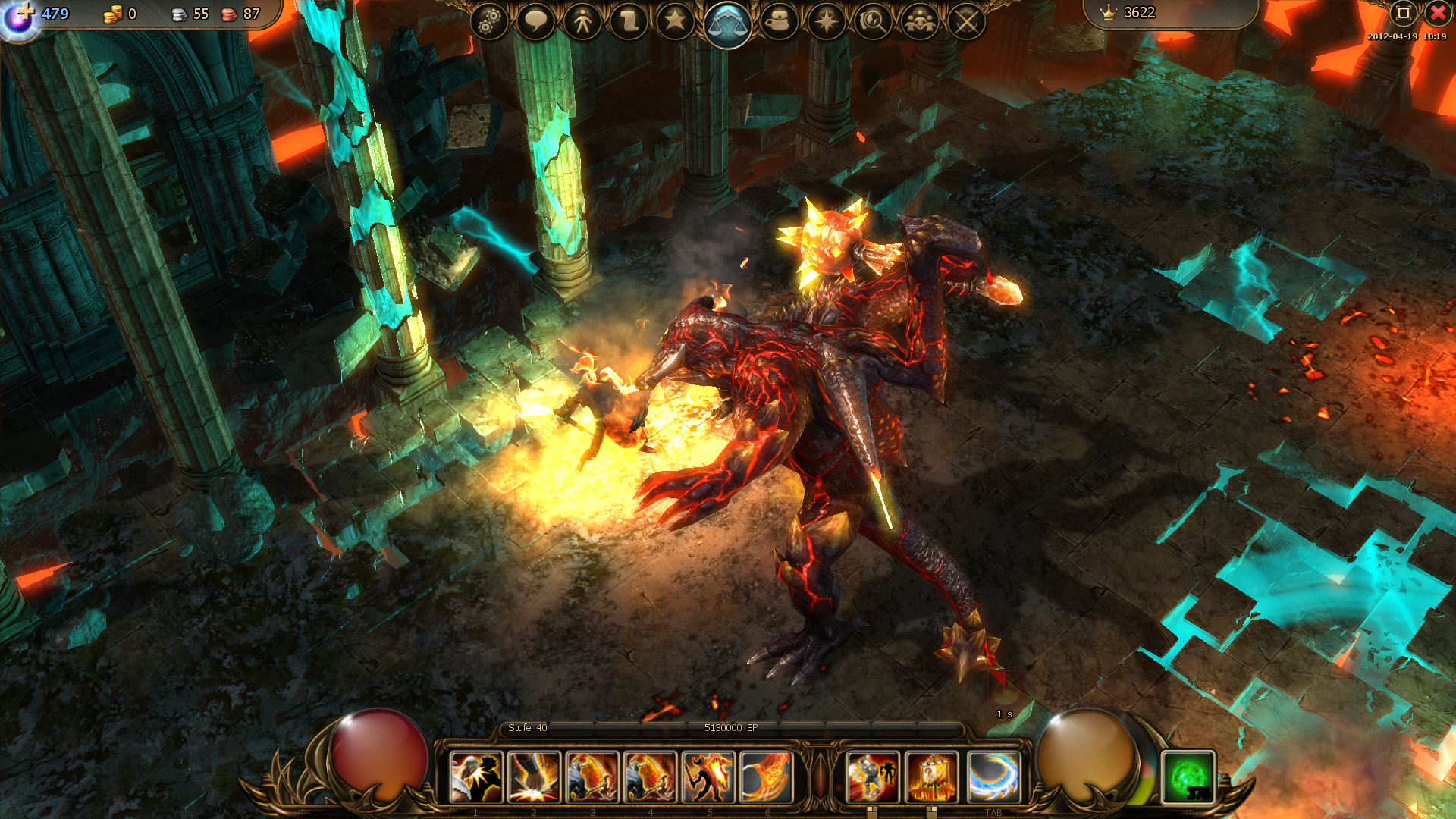Activate the punch attack skill
1456x819 pixels.
[x=476, y=777]
